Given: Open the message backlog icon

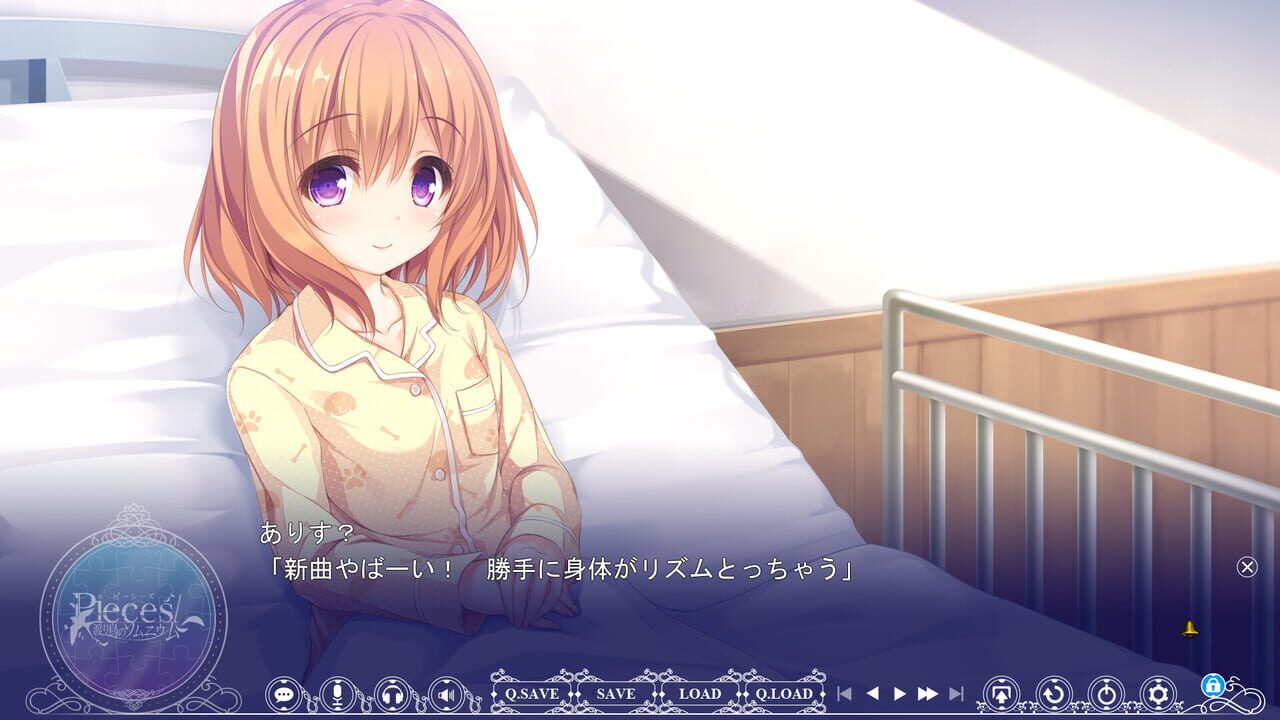Looking at the screenshot, I should coord(287,693).
